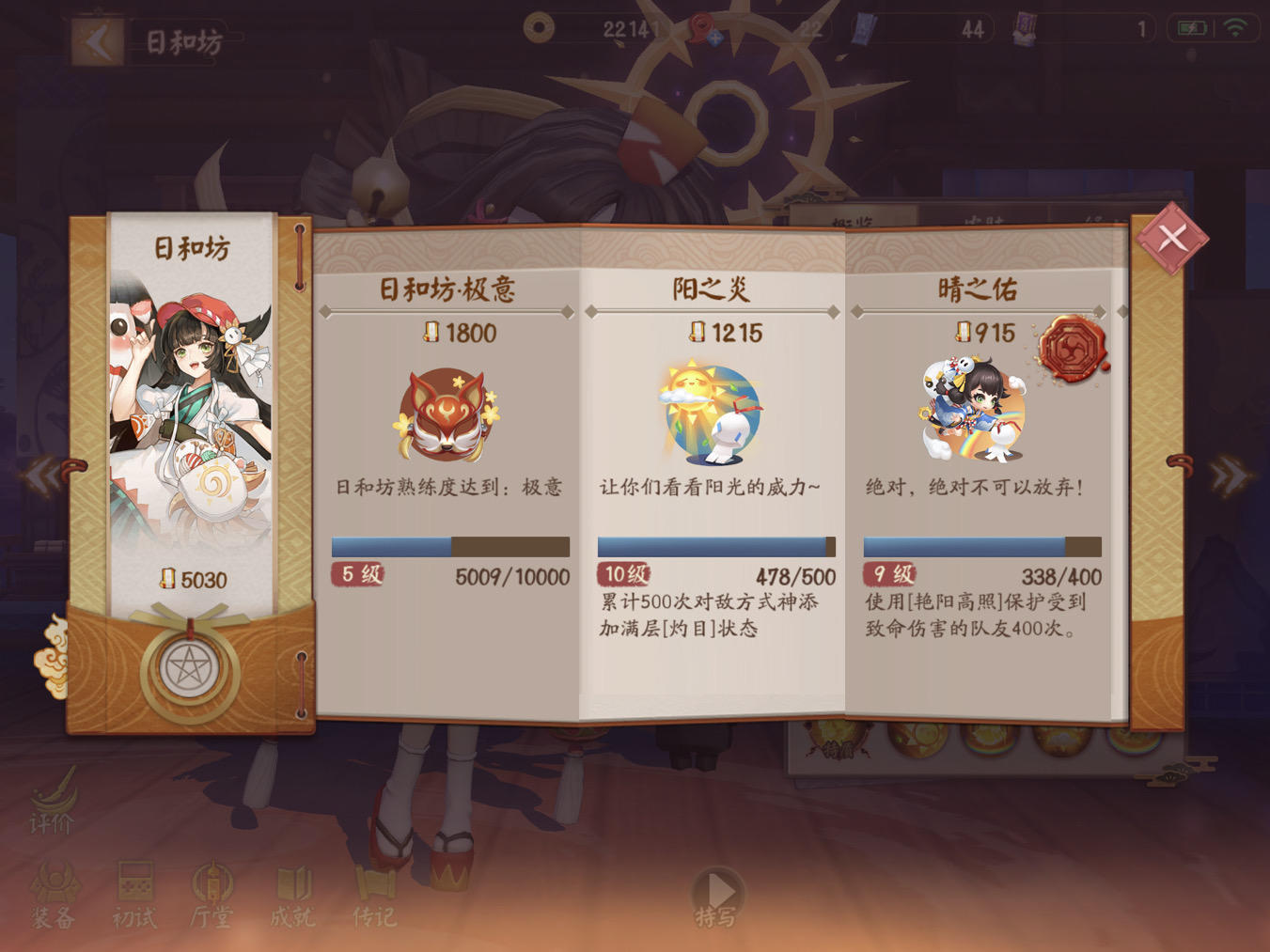The image size is (1270, 952).
Task: Click the 5030 coin total under portrait
Action: (x=191, y=580)
